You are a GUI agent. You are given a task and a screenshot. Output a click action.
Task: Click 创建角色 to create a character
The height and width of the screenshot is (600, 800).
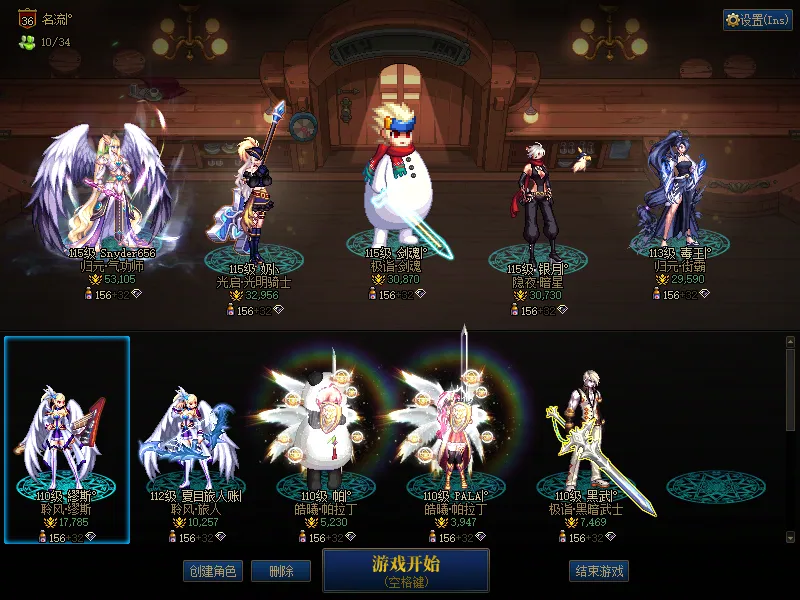212,571
